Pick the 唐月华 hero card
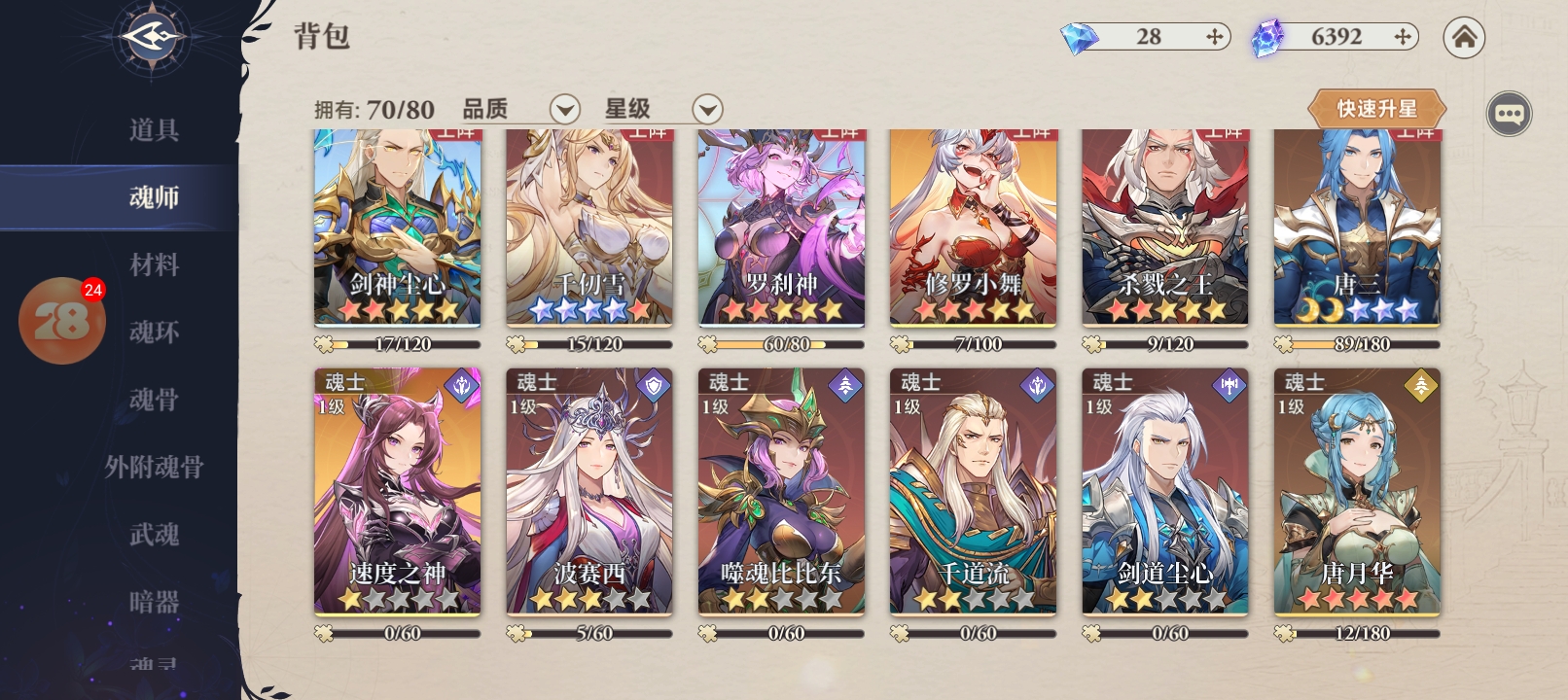The height and width of the screenshot is (700, 1568). click(1357, 491)
